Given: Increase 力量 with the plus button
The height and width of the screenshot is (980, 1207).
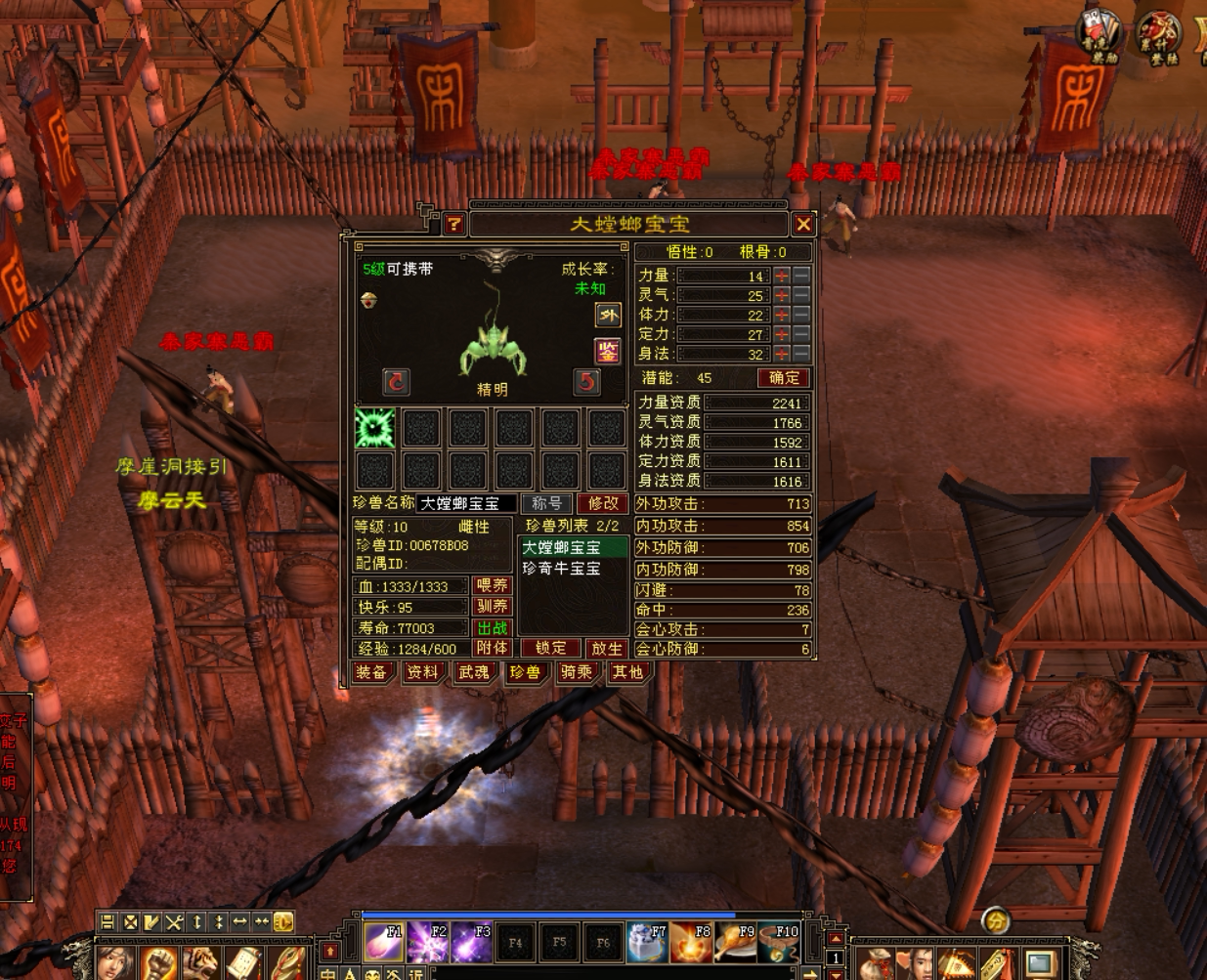Looking at the screenshot, I should tap(782, 276).
